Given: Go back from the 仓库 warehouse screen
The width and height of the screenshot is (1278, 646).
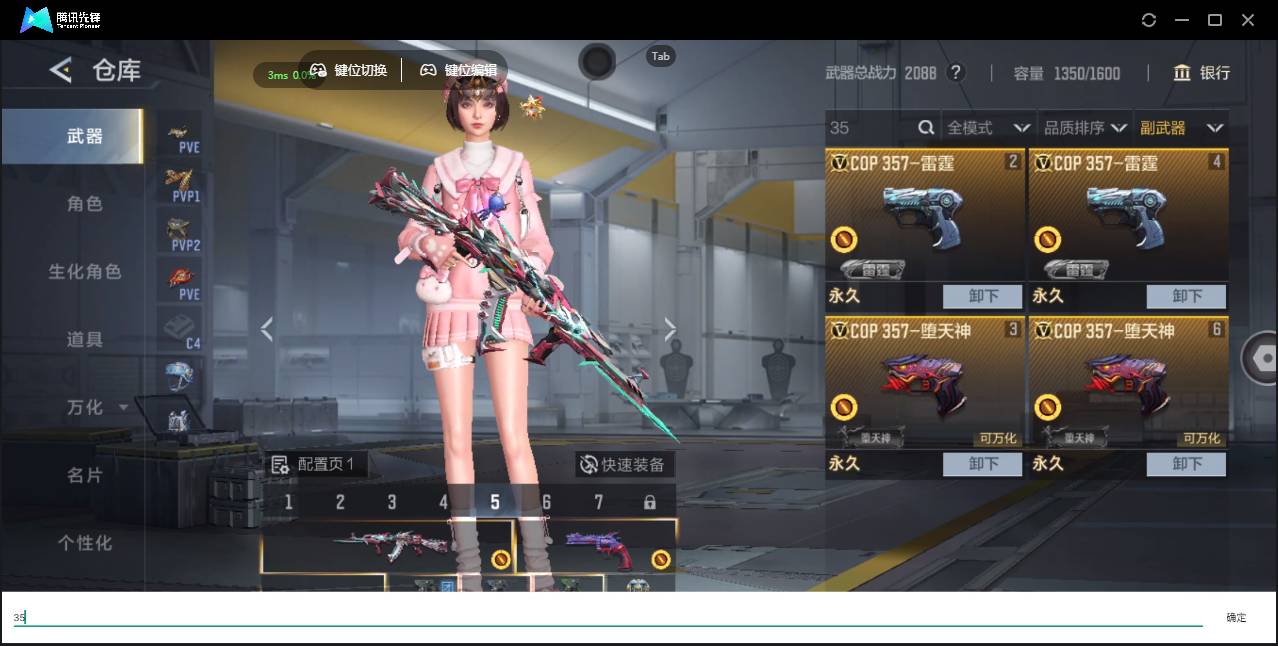Looking at the screenshot, I should 61,70.
